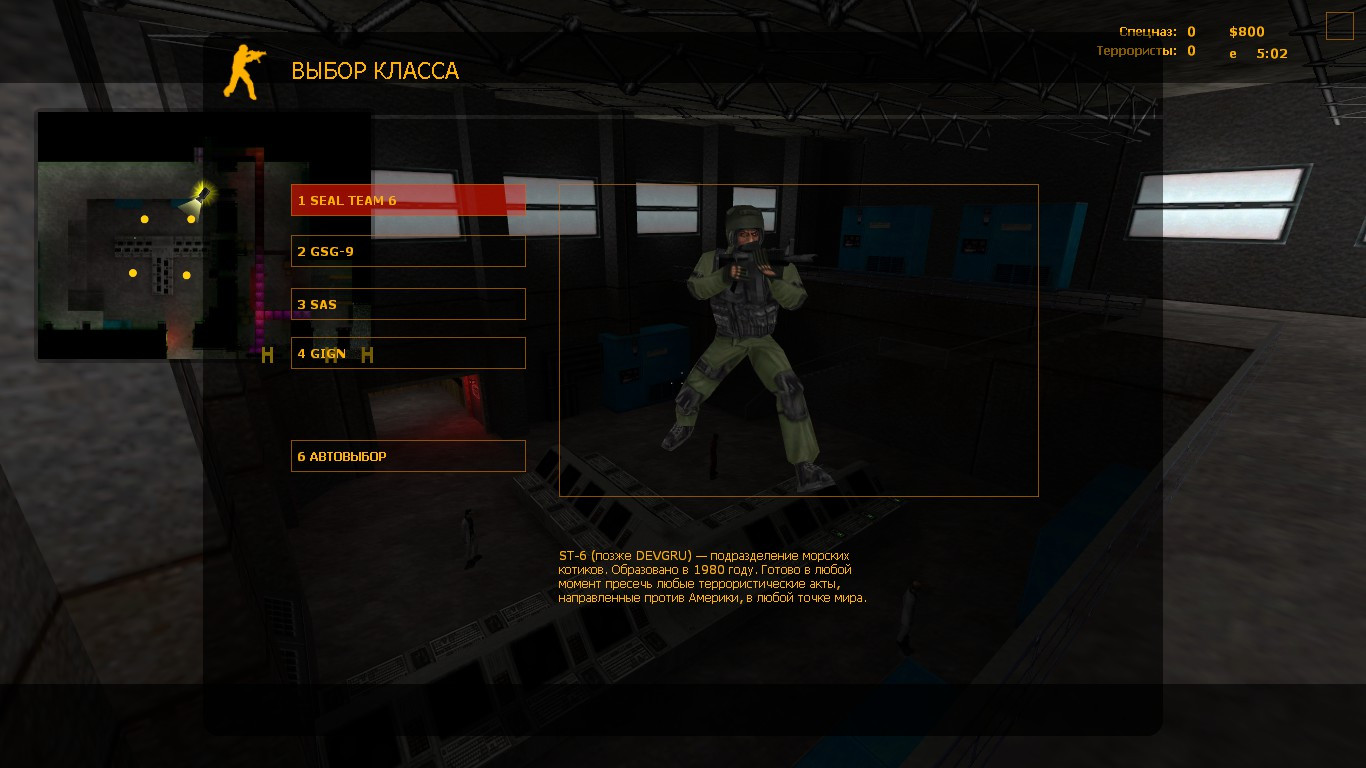Click the ВЫБОР КЛАССА header title

pos(375,71)
